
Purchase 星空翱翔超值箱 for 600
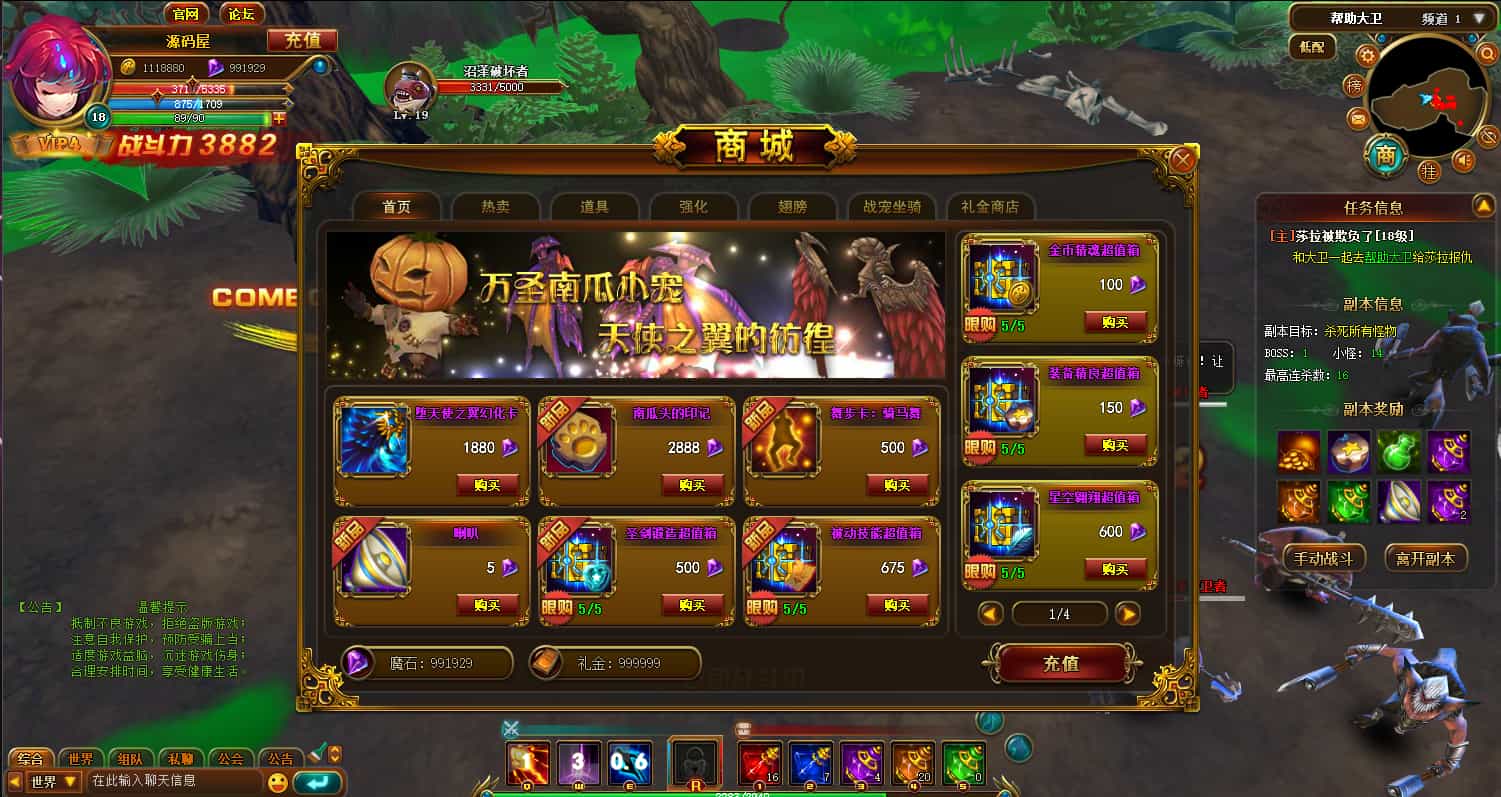pyautogui.click(x=1115, y=569)
